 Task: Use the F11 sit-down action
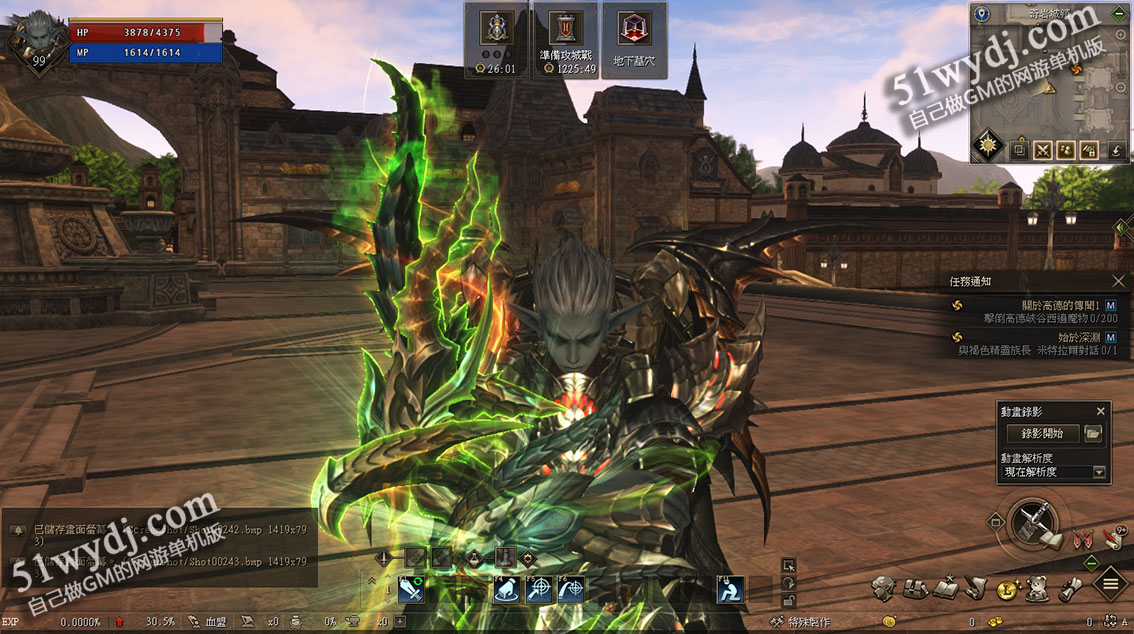(x=729, y=590)
